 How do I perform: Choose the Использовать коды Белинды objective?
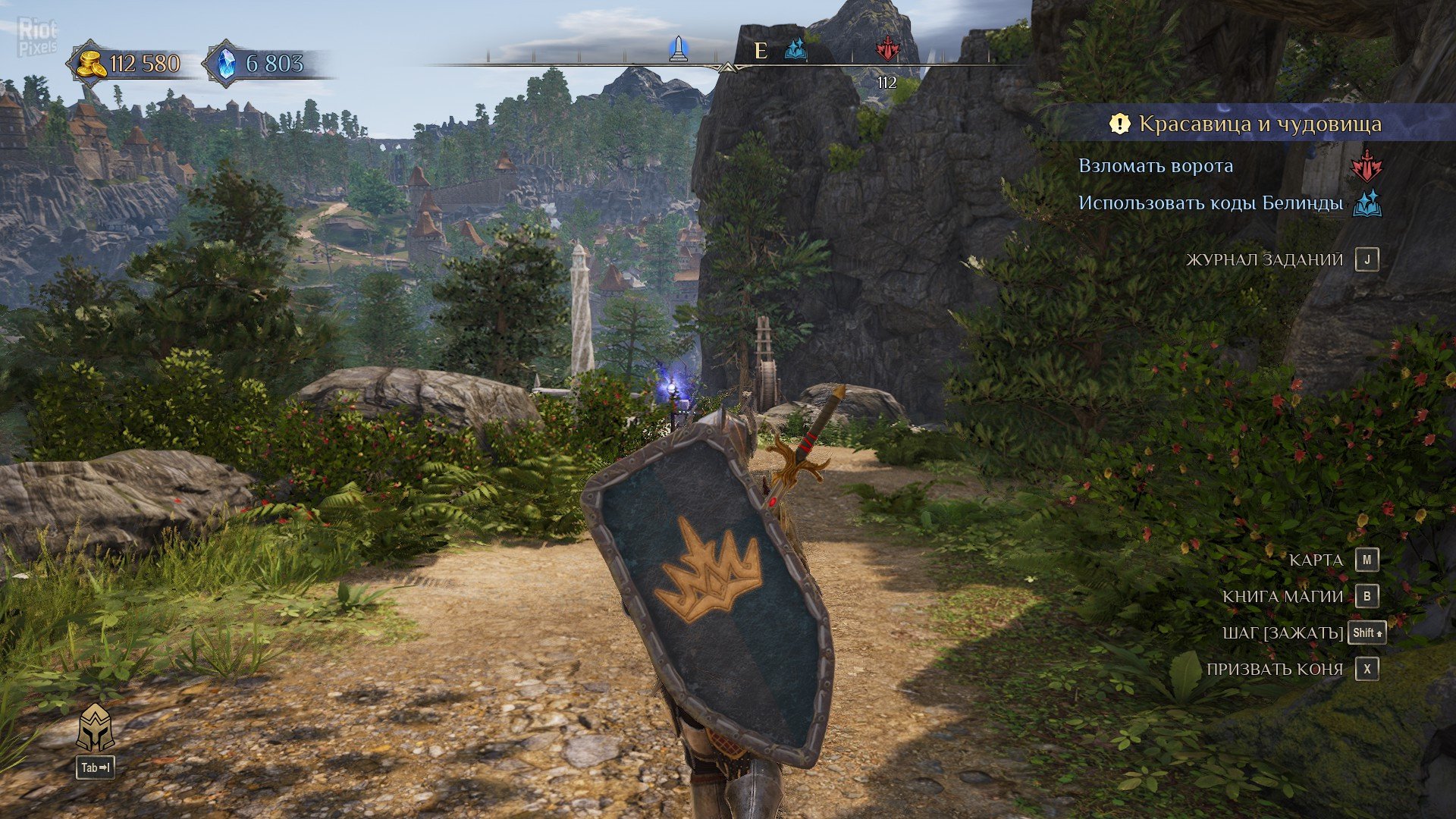[1210, 203]
